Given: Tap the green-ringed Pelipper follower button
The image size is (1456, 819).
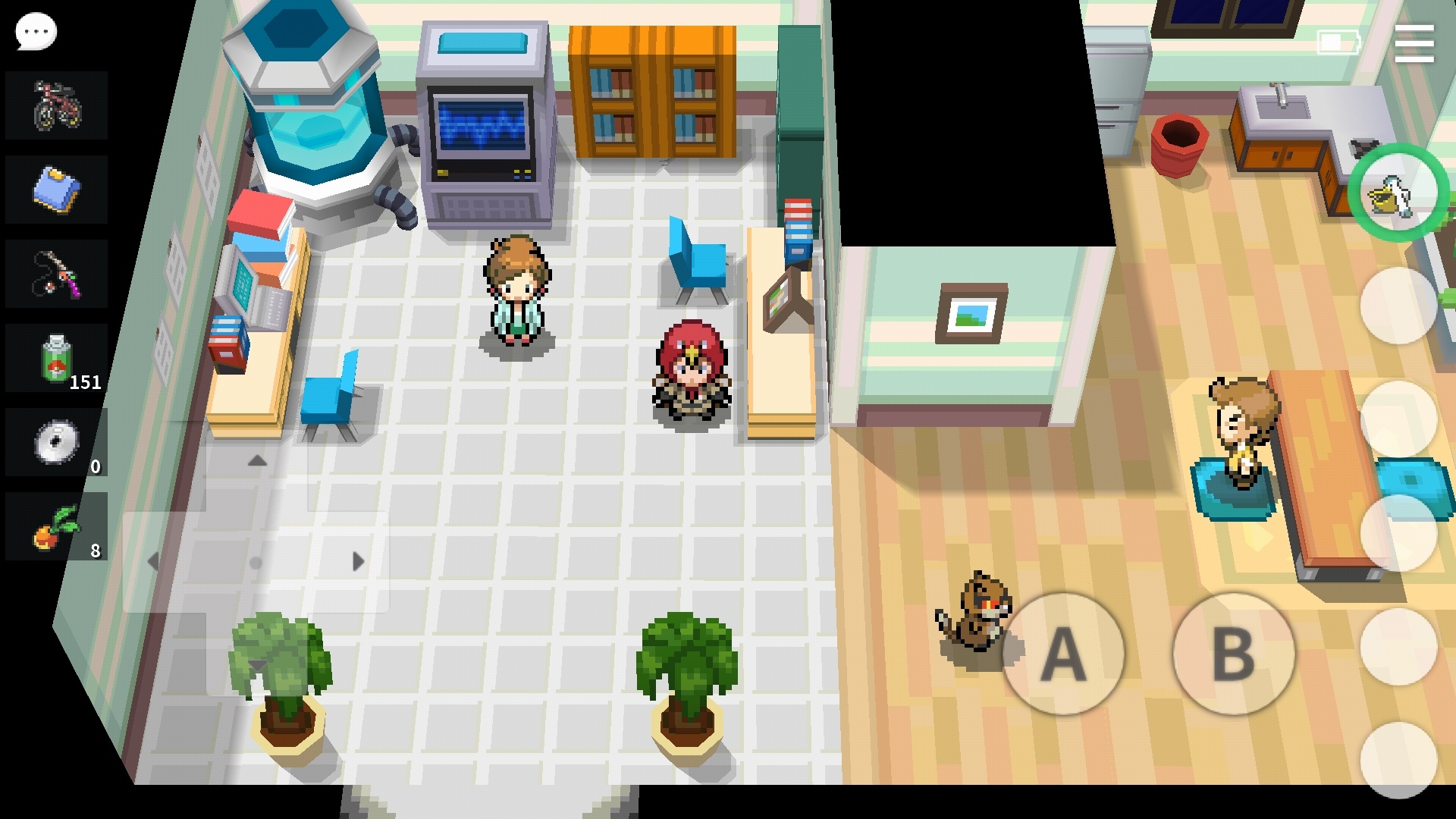Looking at the screenshot, I should click(x=1398, y=193).
